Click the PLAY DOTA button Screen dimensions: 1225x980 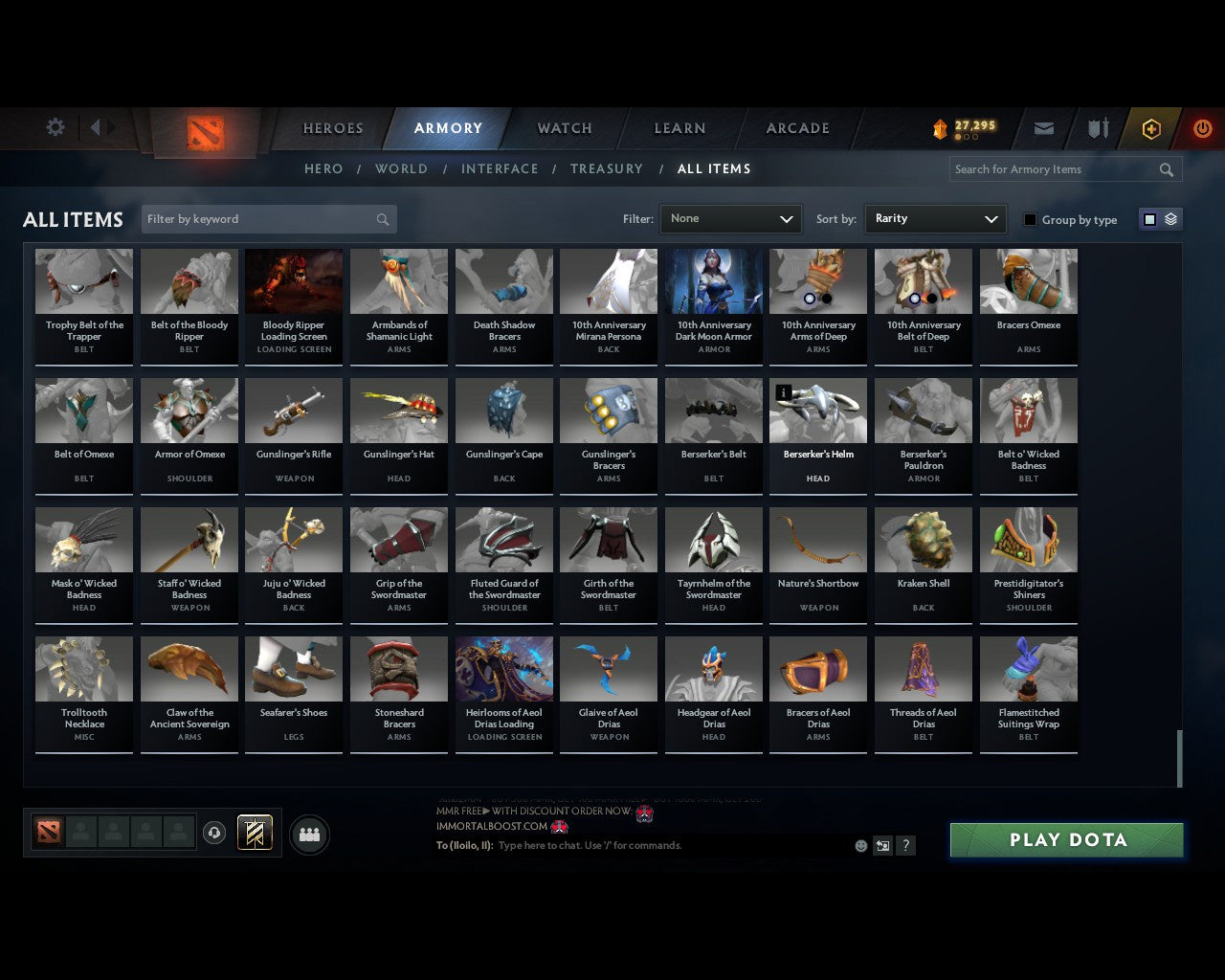coord(1065,839)
